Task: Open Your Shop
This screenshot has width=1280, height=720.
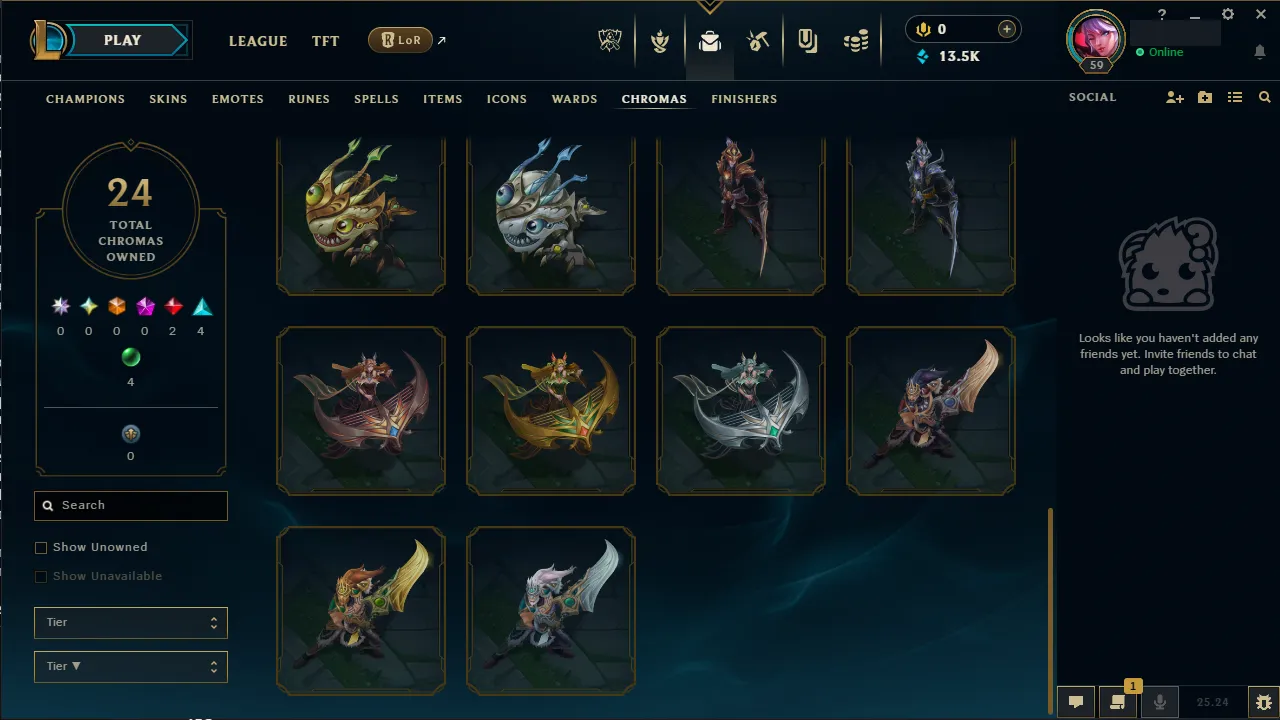Action: point(807,40)
